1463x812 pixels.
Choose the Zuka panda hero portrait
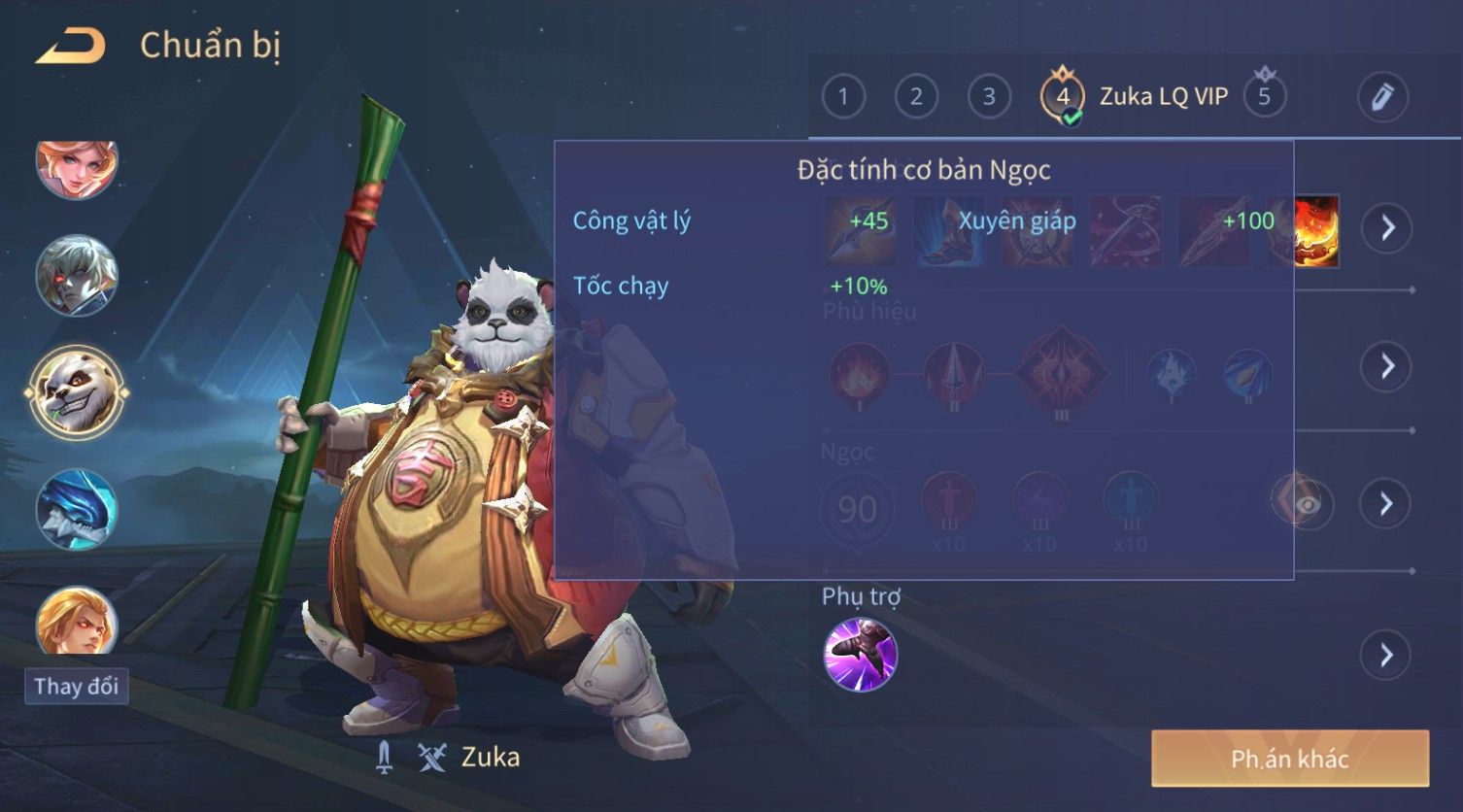[x=76, y=391]
